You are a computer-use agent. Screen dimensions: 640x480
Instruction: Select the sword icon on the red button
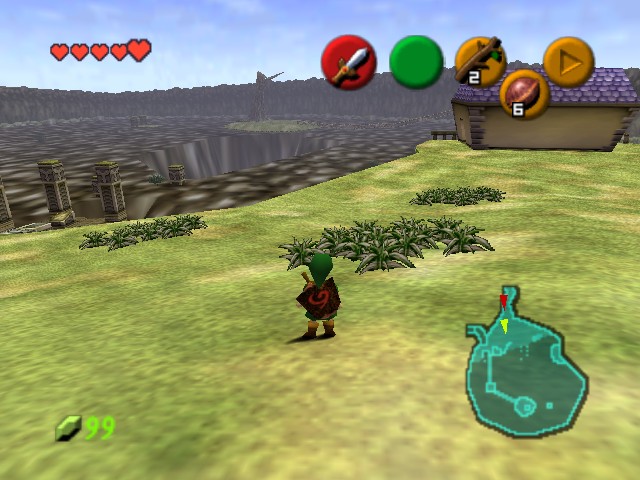348,62
